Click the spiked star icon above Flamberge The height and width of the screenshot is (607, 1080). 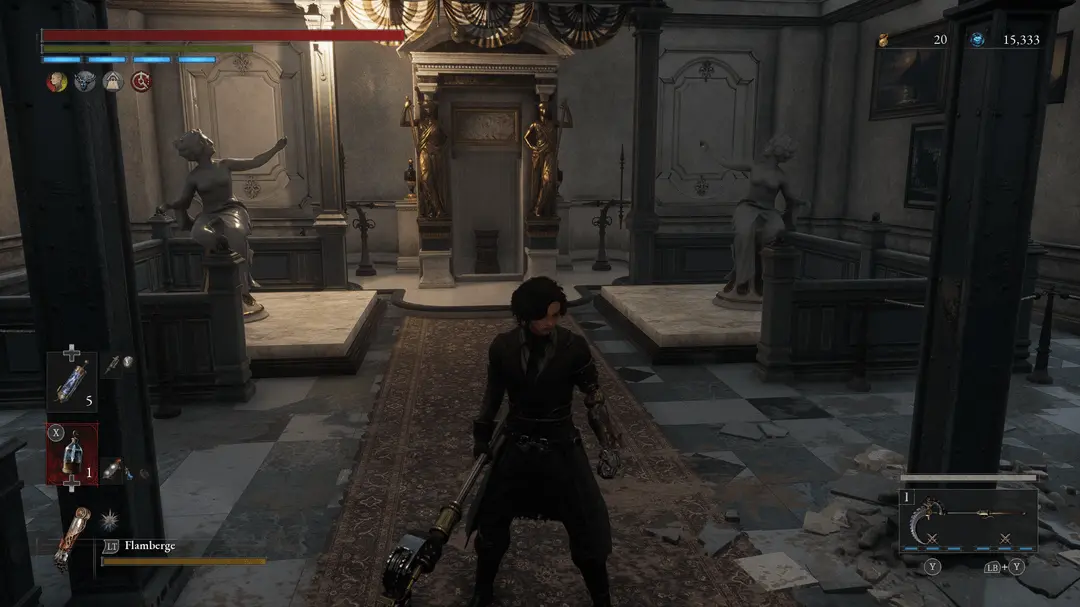pyautogui.click(x=109, y=518)
